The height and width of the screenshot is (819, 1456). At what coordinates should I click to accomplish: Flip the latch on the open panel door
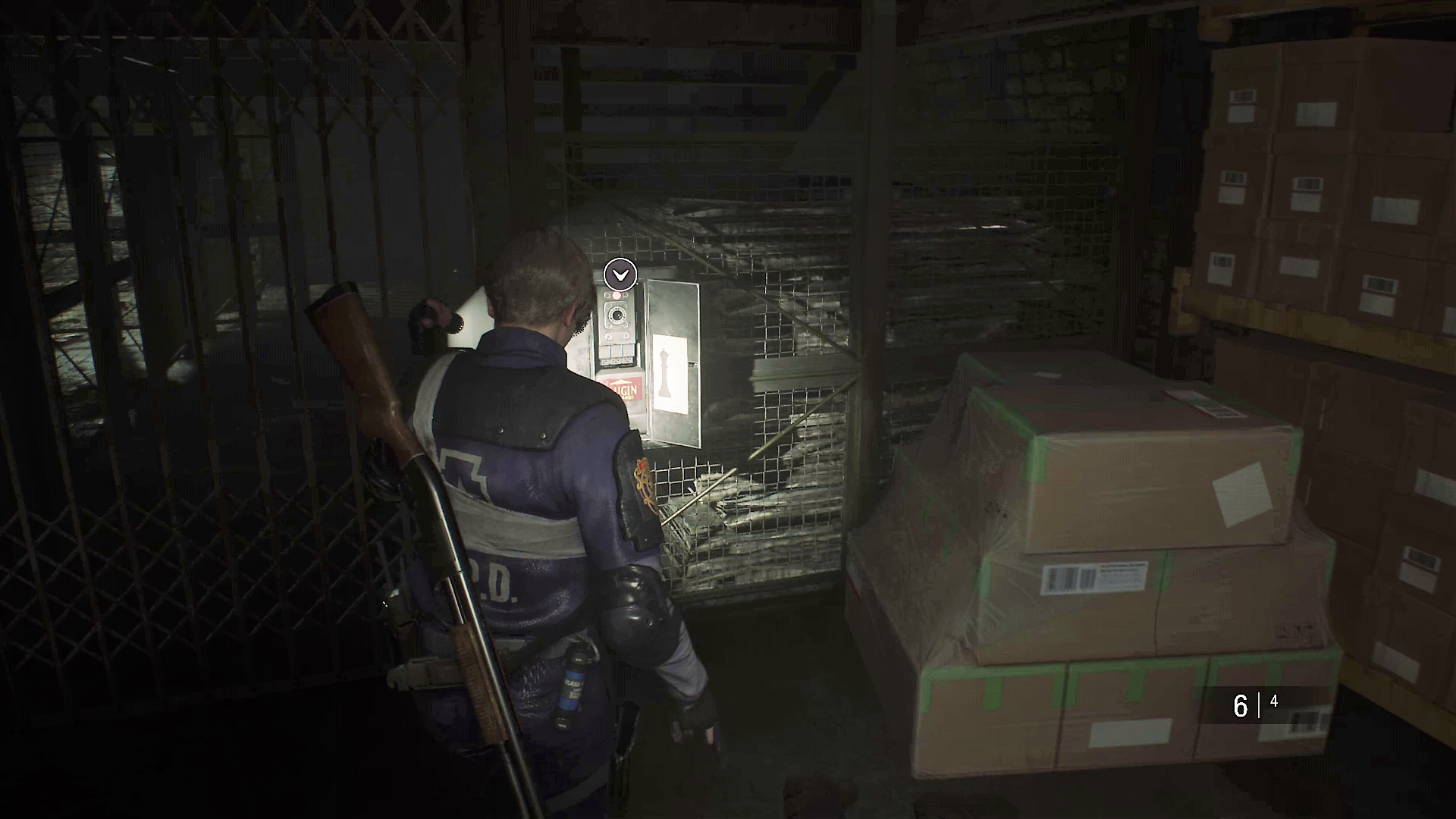click(x=692, y=363)
